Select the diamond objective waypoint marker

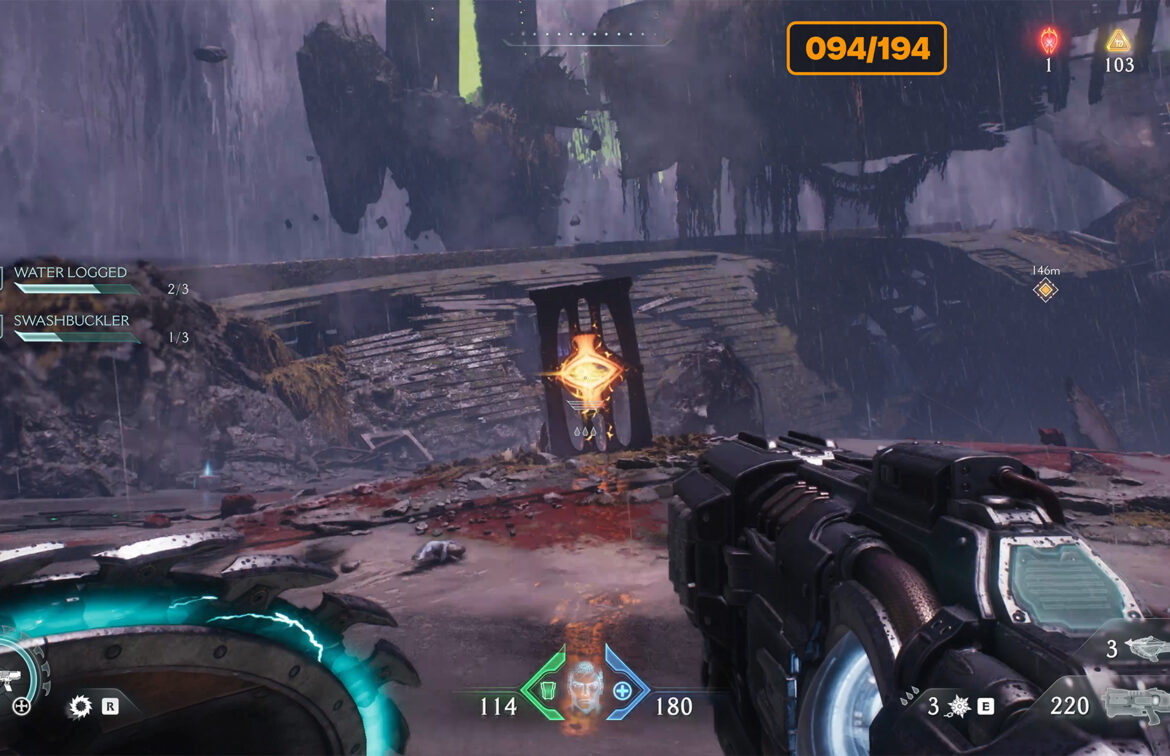tap(1045, 290)
